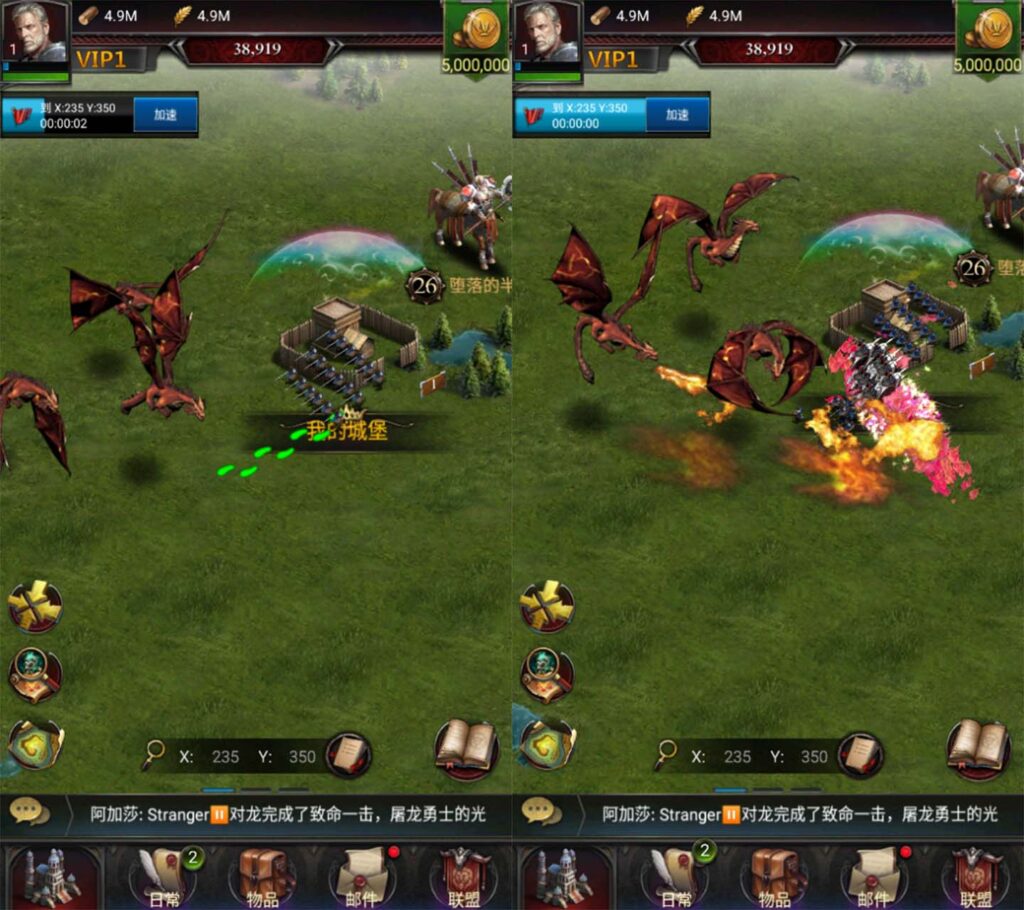Viewport: 1024px width, 910px height.
Task: Tap 加速 on the march timer showing 00:00:02
Action: pyautogui.click(x=165, y=115)
